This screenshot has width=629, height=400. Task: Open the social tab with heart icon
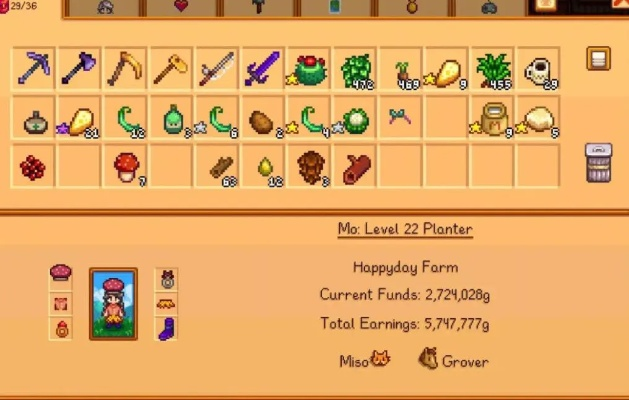pos(182,7)
